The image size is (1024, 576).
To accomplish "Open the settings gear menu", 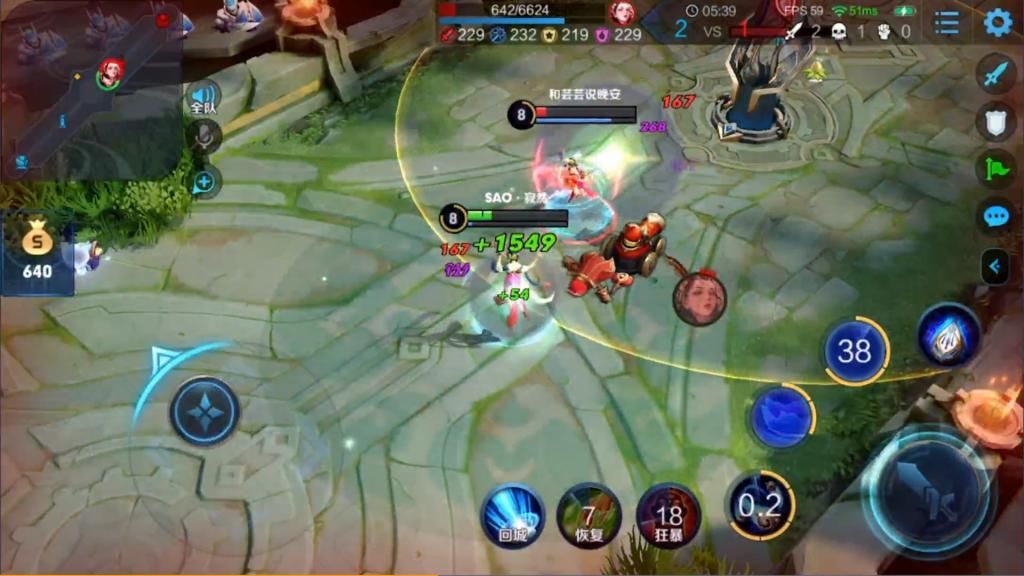I will pyautogui.click(x=997, y=22).
